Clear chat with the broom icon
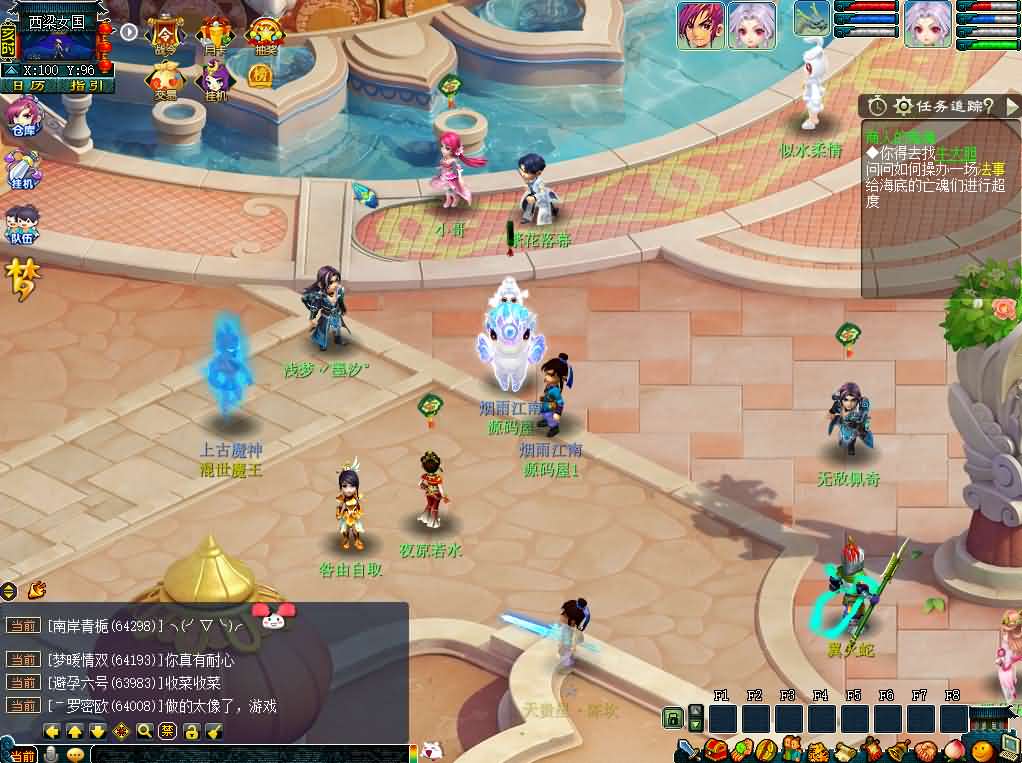Viewport: 1022px width, 763px height. pyautogui.click(x=214, y=731)
